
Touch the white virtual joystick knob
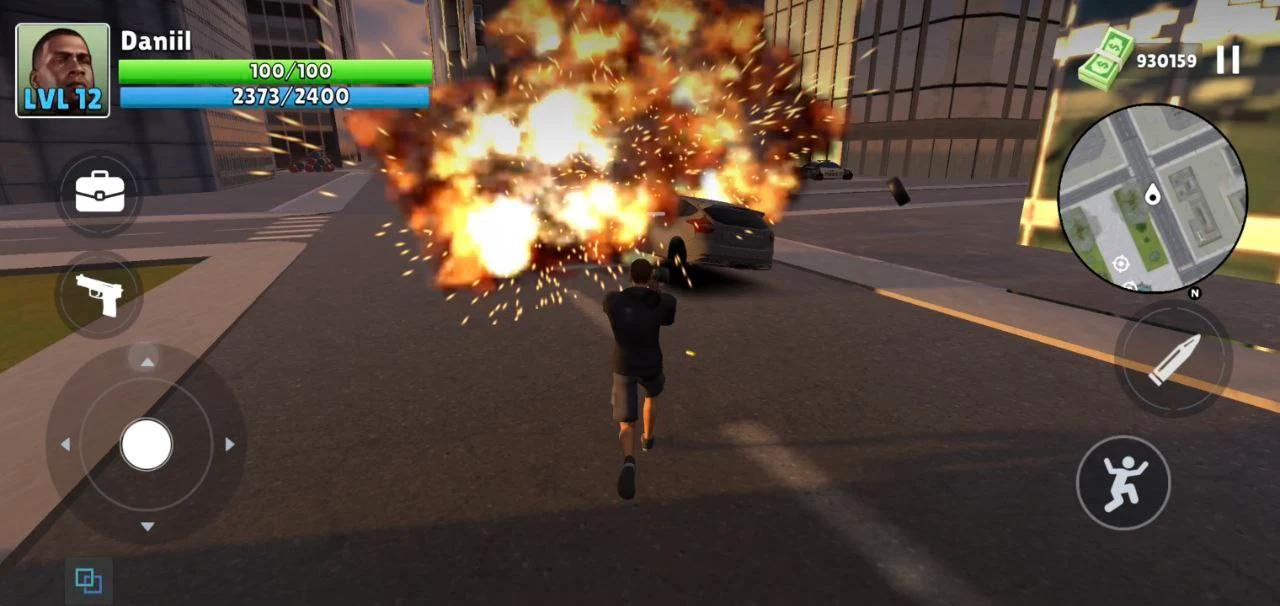(147, 444)
